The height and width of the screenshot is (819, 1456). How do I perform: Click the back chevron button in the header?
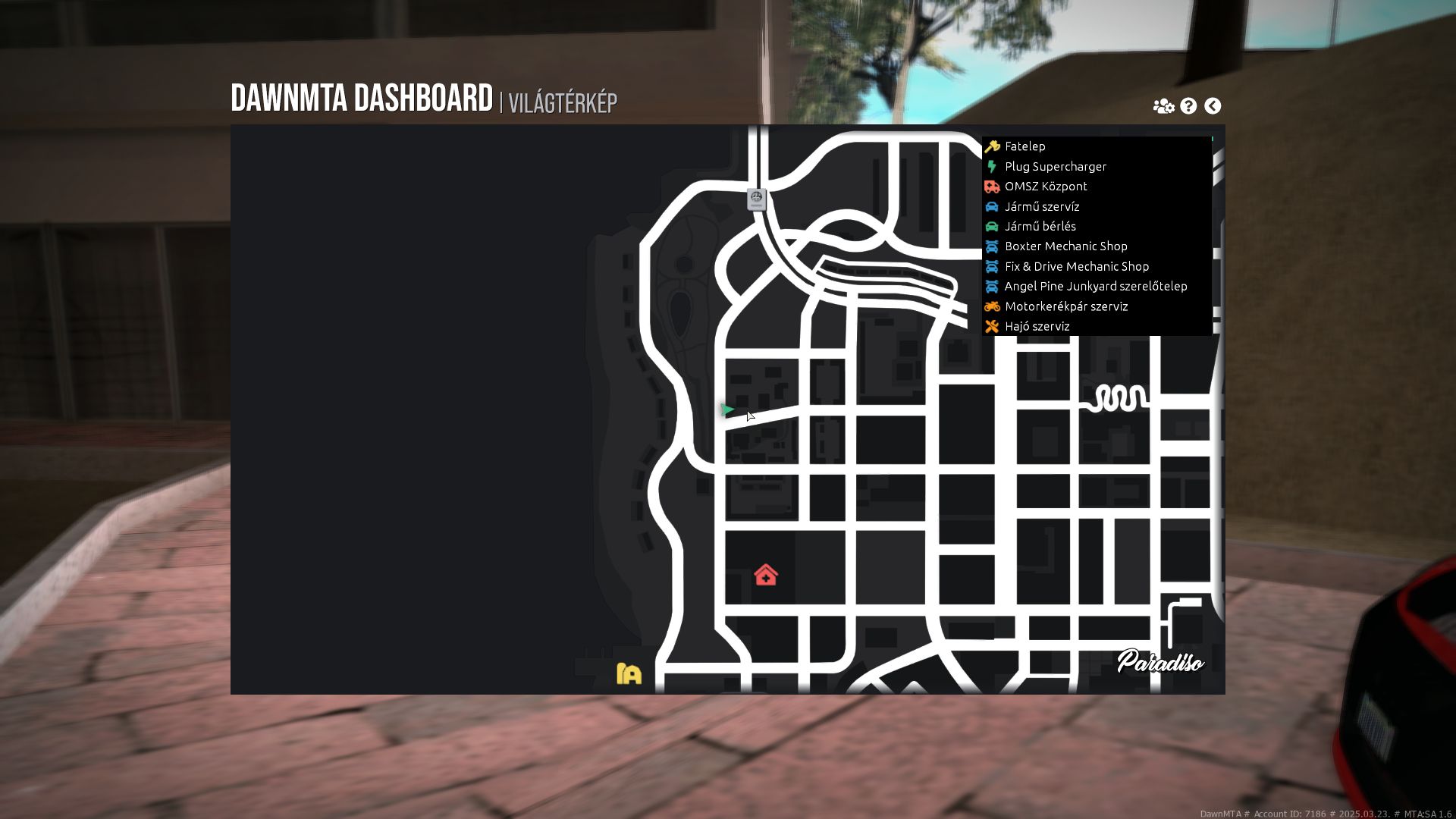tap(1213, 105)
